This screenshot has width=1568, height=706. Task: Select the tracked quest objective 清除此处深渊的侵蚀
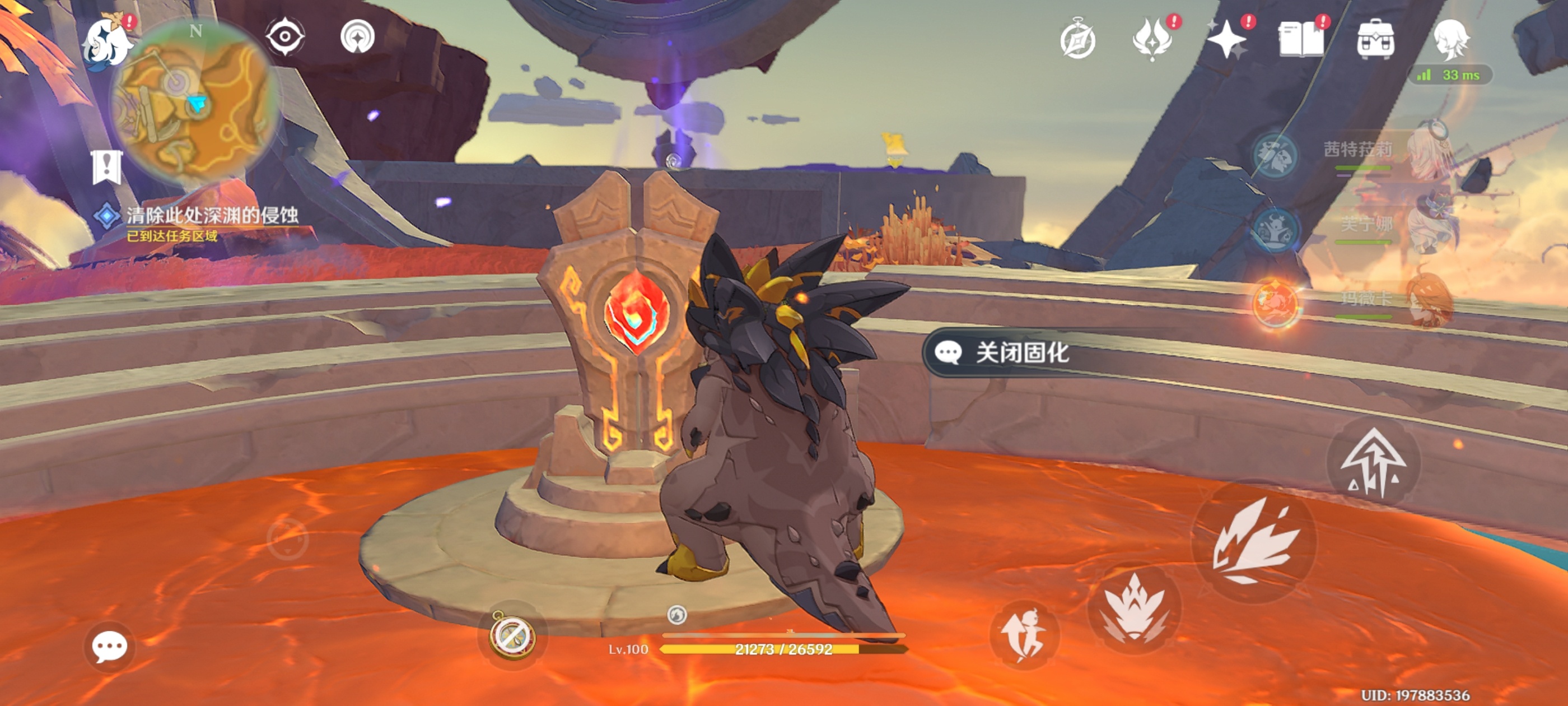(x=211, y=215)
